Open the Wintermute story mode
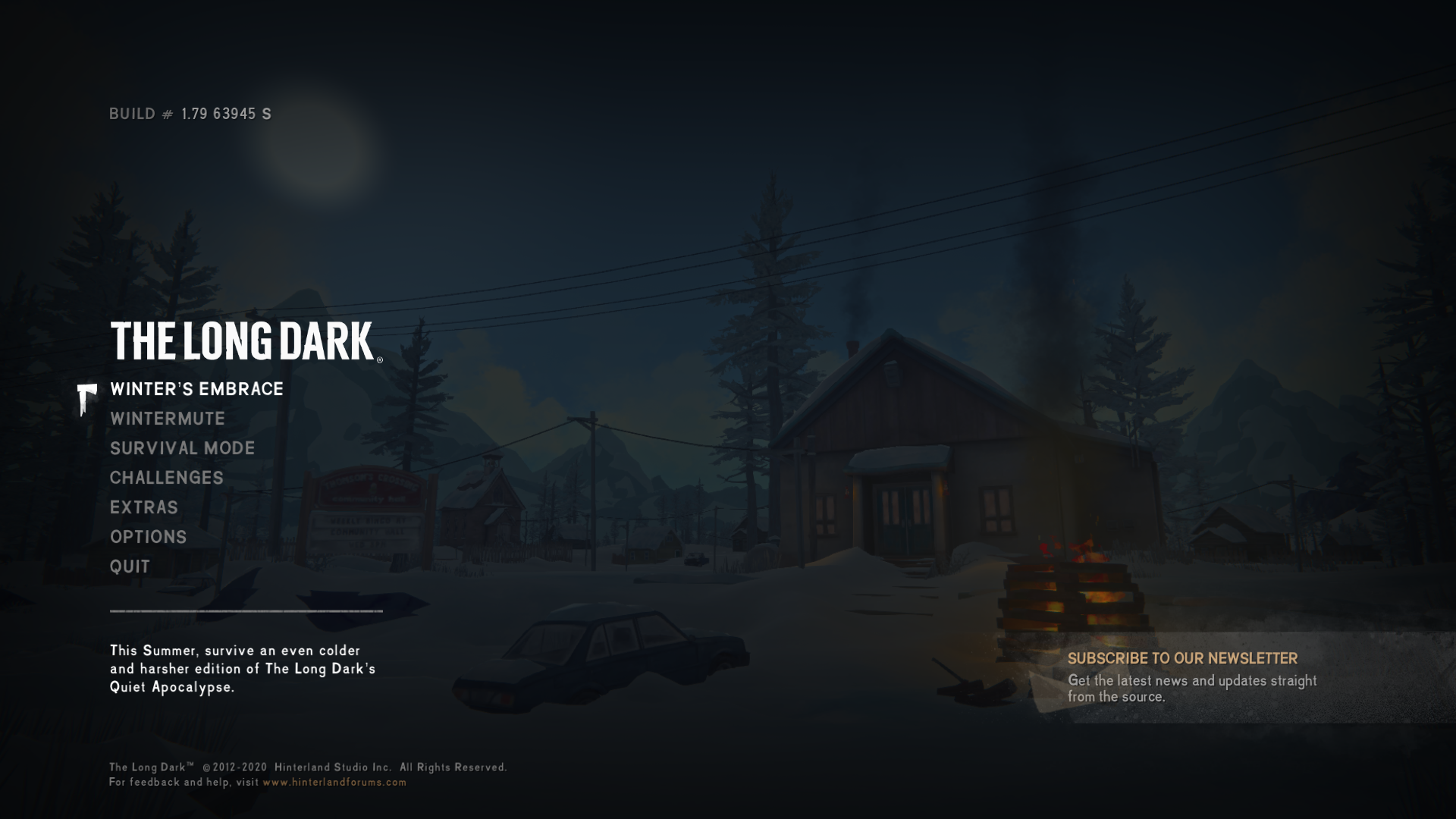The image size is (1456, 819). [x=168, y=419]
